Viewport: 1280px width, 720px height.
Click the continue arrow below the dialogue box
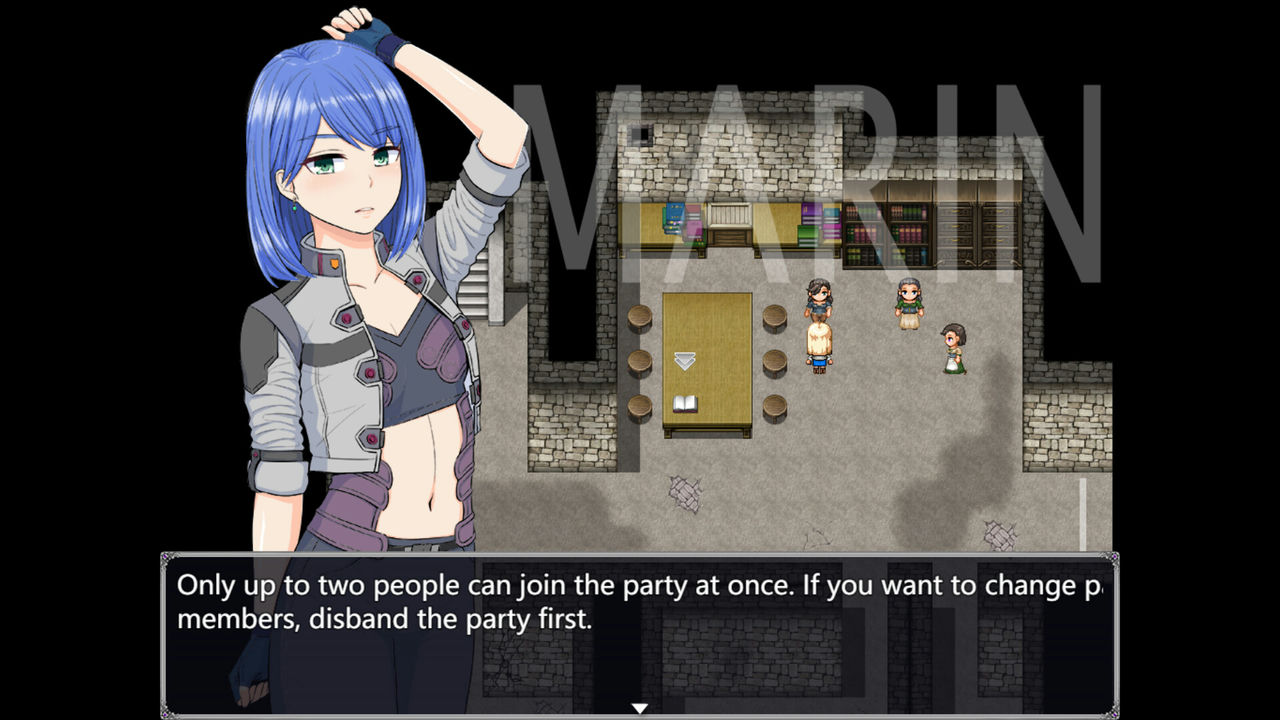point(640,706)
